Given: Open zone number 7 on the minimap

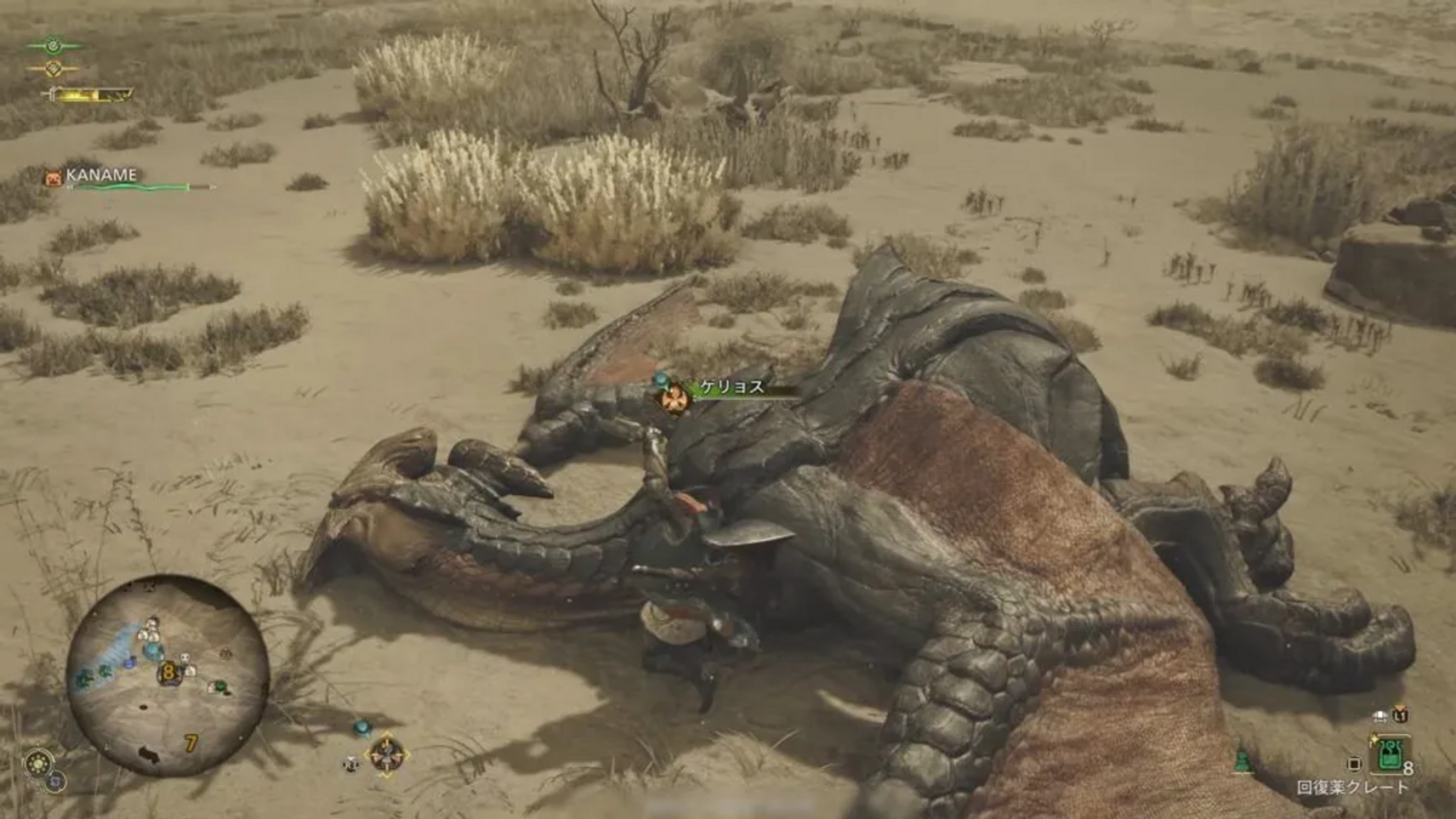Looking at the screenshot, I should pyautogui.click(x=191, y=744).
